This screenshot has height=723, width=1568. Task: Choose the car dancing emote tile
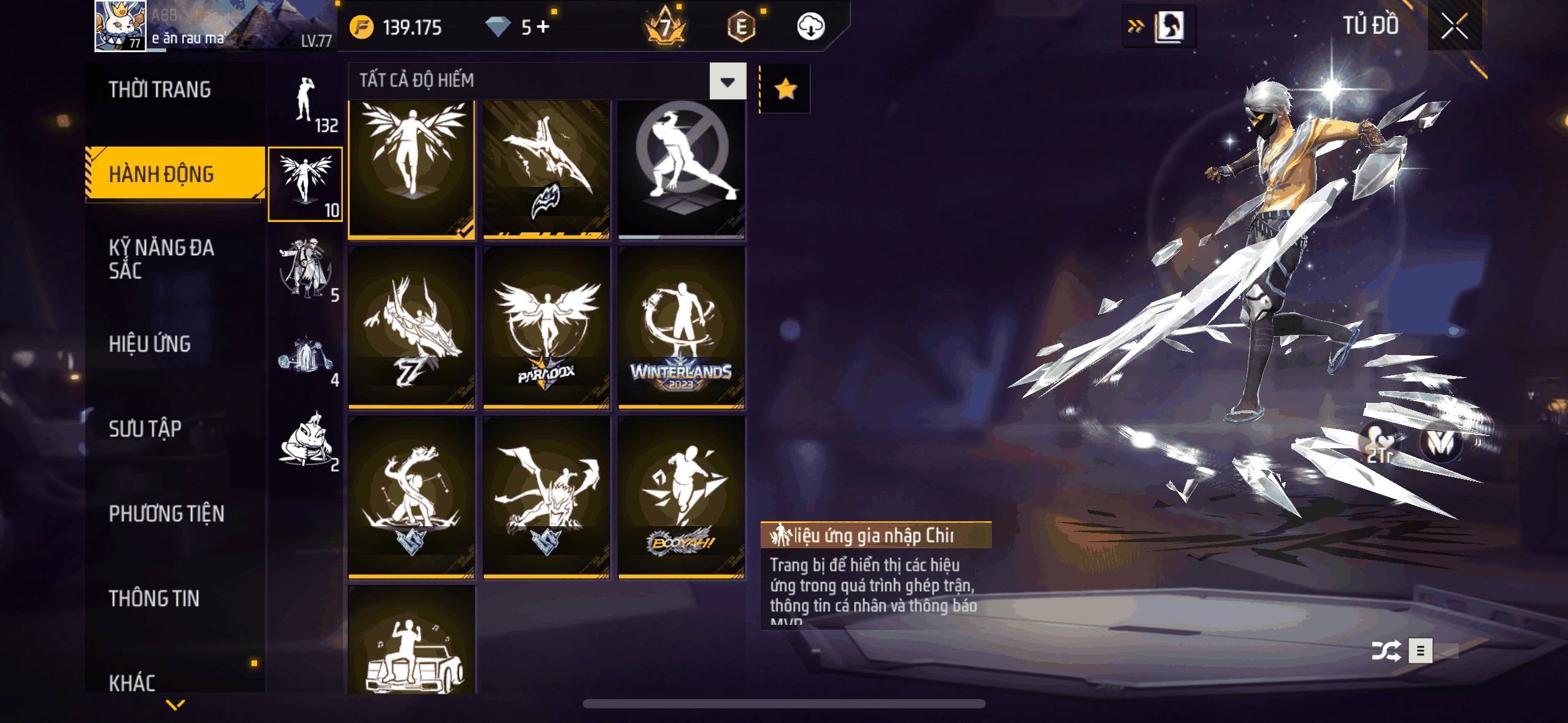point(412,641)
